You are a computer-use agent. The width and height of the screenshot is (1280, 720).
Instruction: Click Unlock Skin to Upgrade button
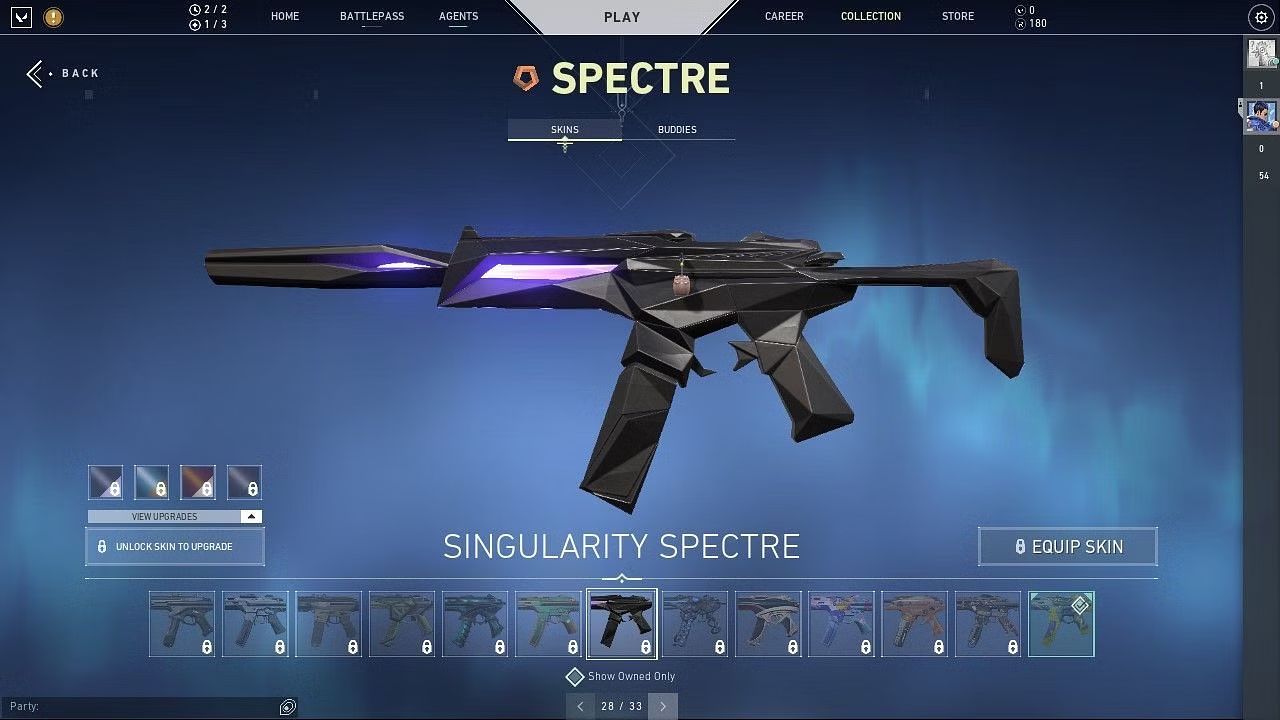[x=175, y=546]
